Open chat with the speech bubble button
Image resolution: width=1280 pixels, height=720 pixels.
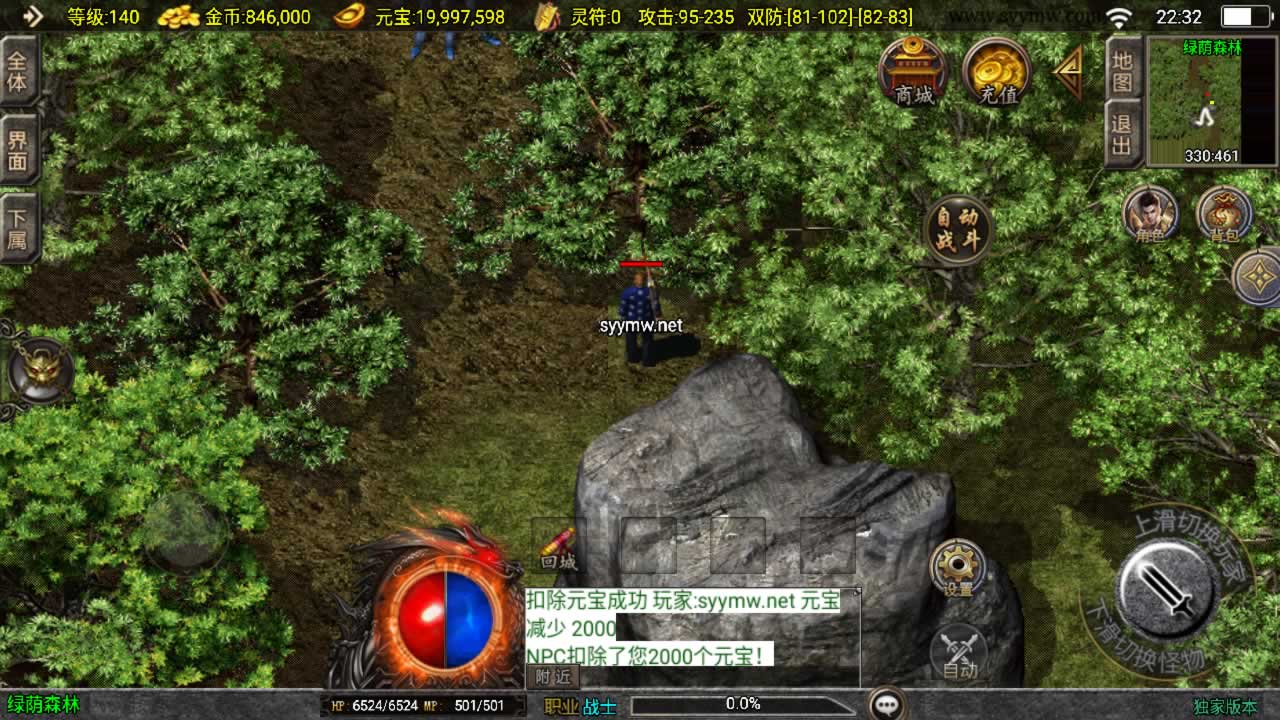point(887,704)
